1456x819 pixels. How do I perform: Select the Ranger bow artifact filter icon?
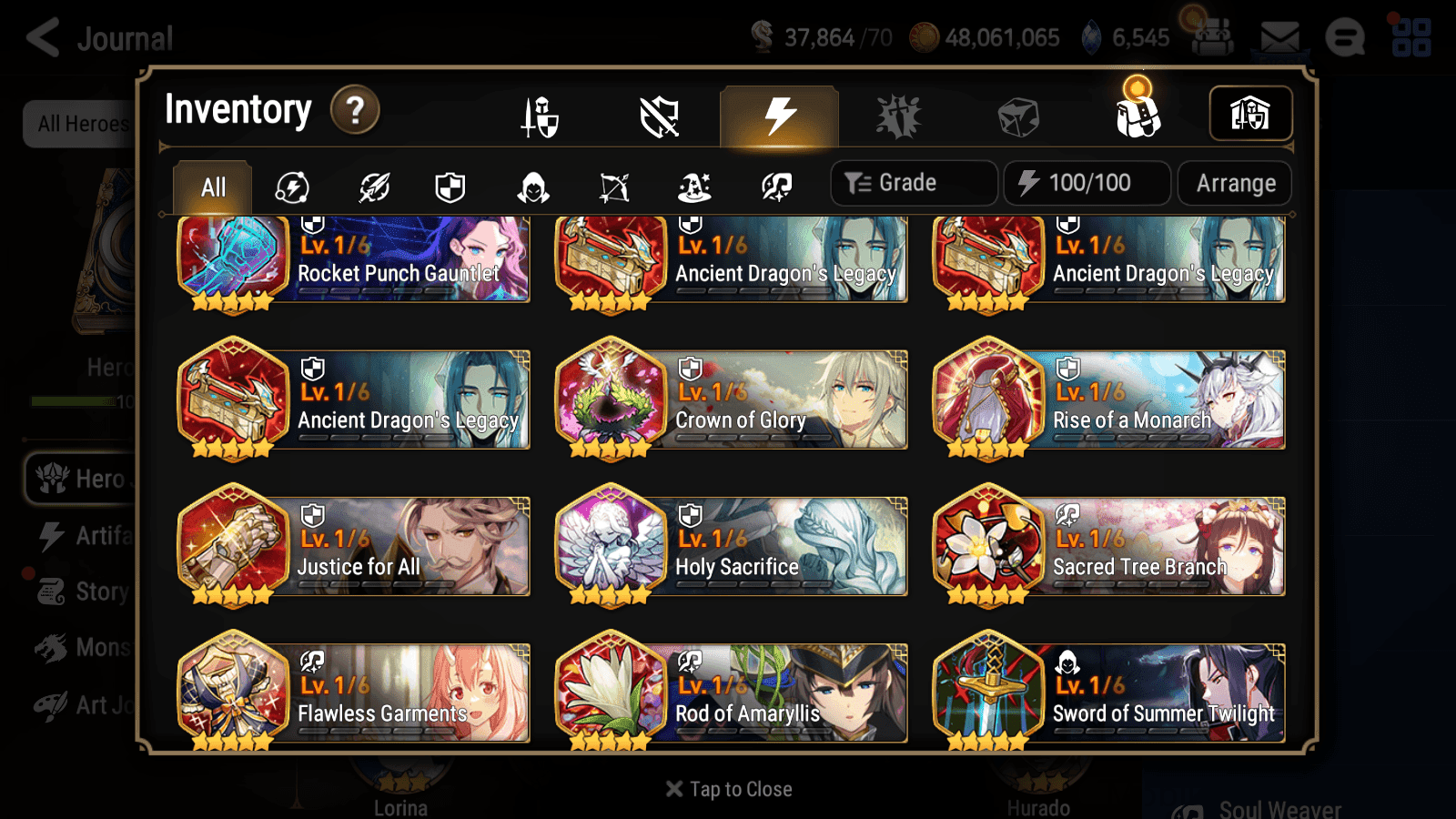pyautogui.click(x=612, y=187)
